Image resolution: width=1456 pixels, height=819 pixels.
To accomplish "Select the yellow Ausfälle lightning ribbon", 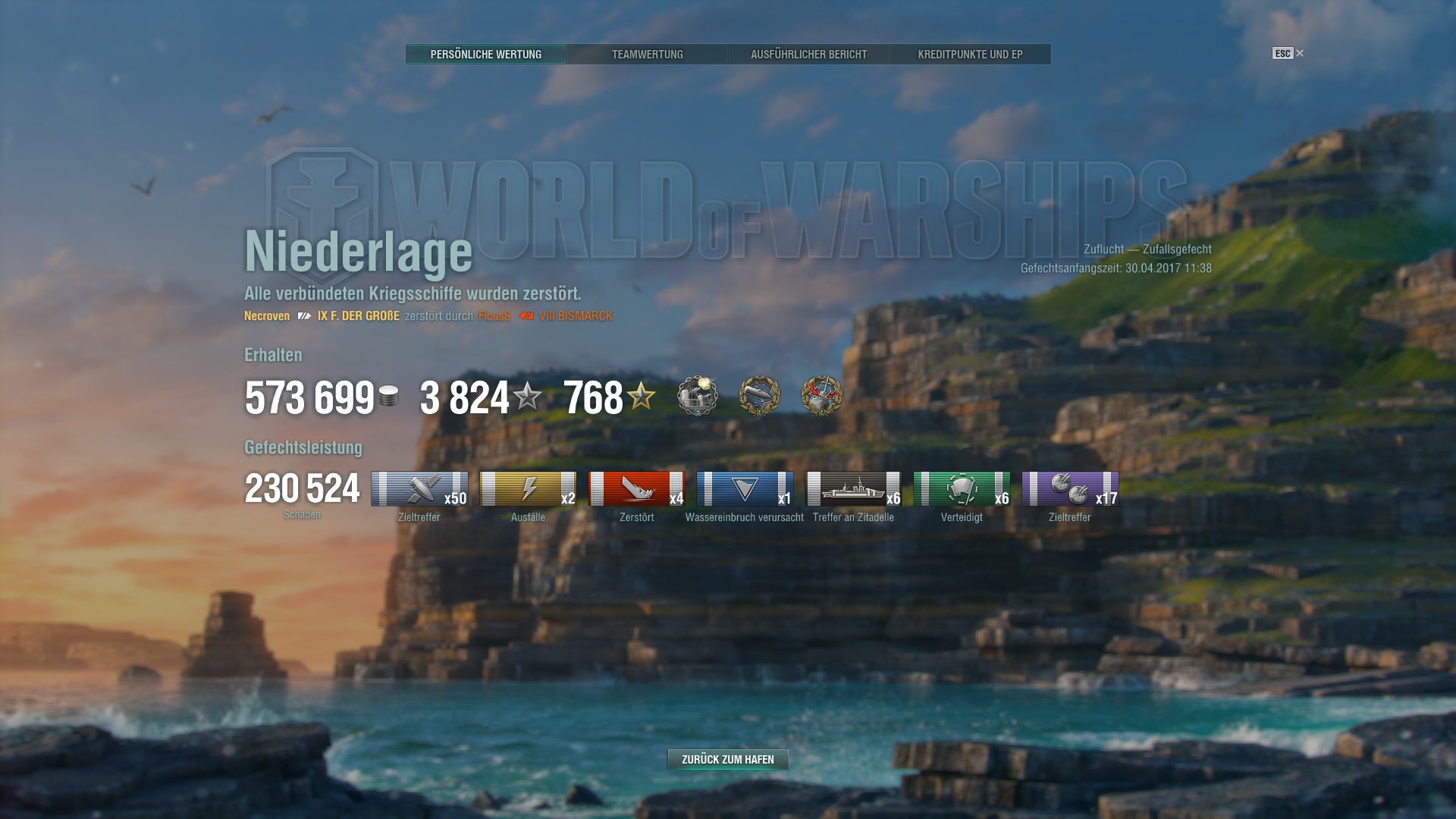I will 528,489.
